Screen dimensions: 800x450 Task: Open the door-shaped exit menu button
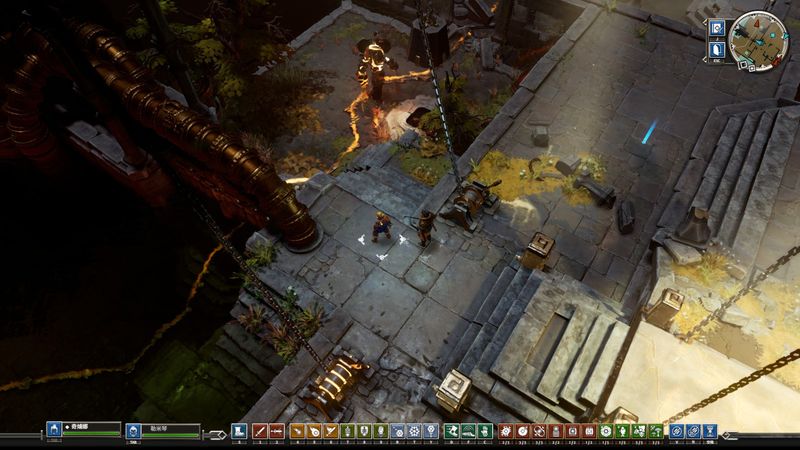718,47
